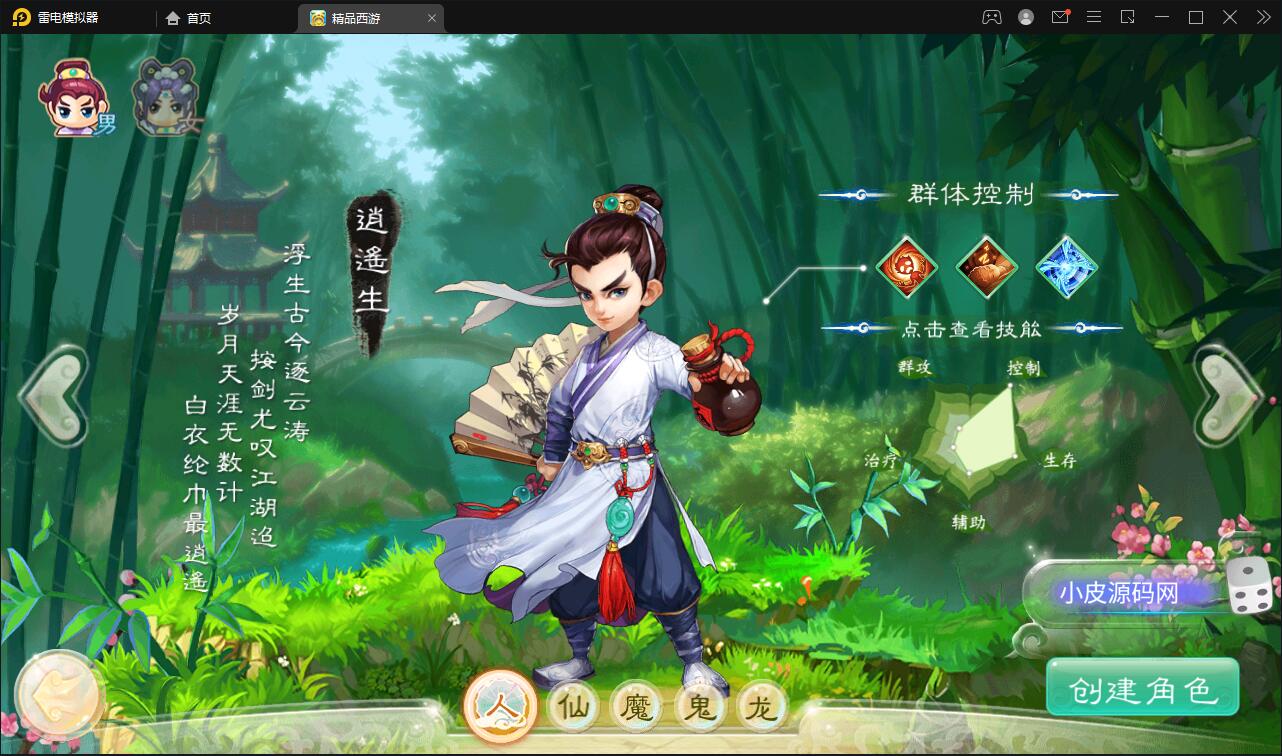
Task: Switch to the 首页 tab
Action: (x=196, y=17)
